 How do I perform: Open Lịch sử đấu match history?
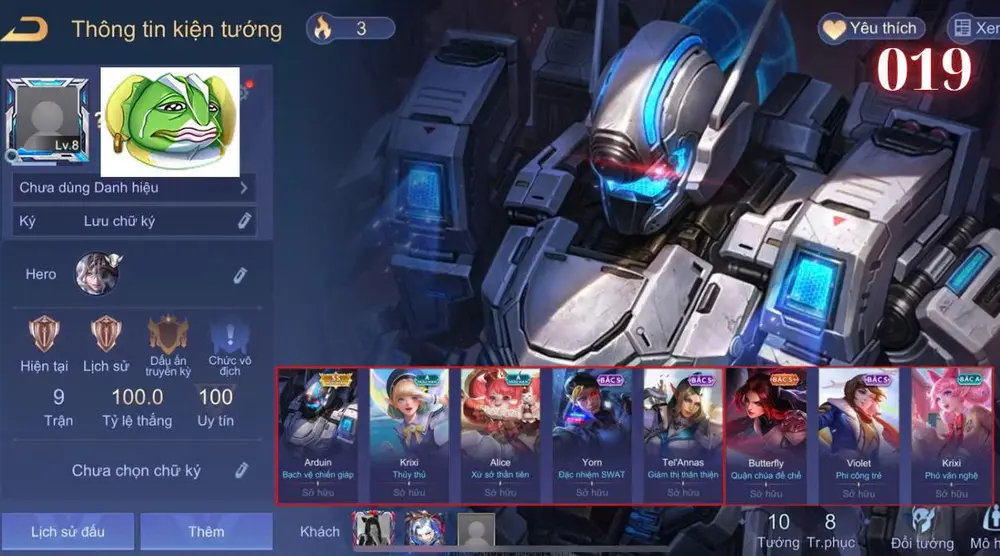pos(67,531)
